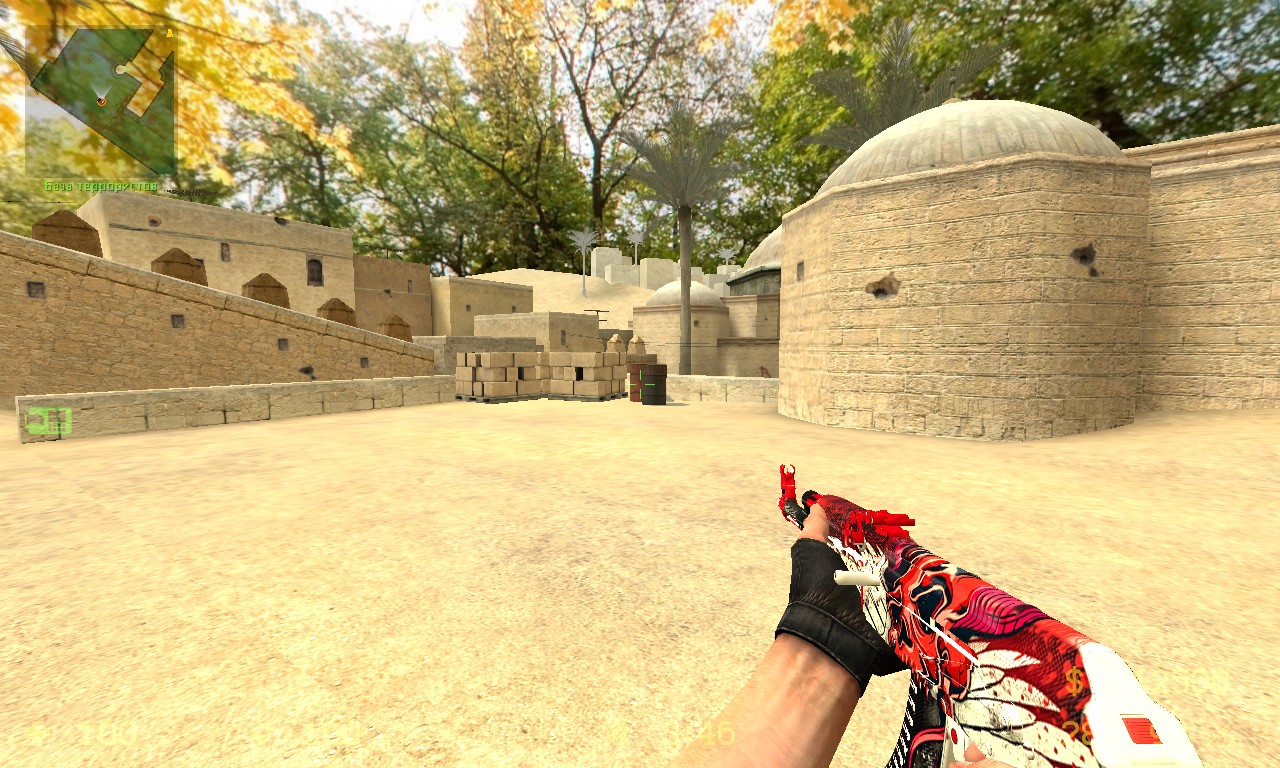Click the radar minimap overview

pos(100,102)
